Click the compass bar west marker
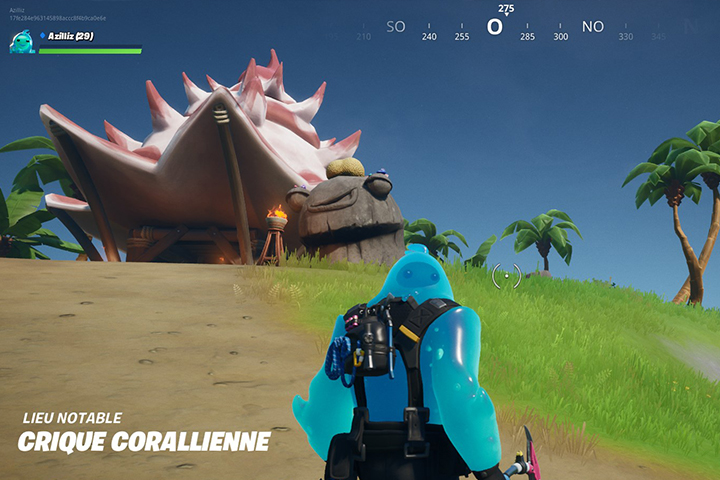 494,27
